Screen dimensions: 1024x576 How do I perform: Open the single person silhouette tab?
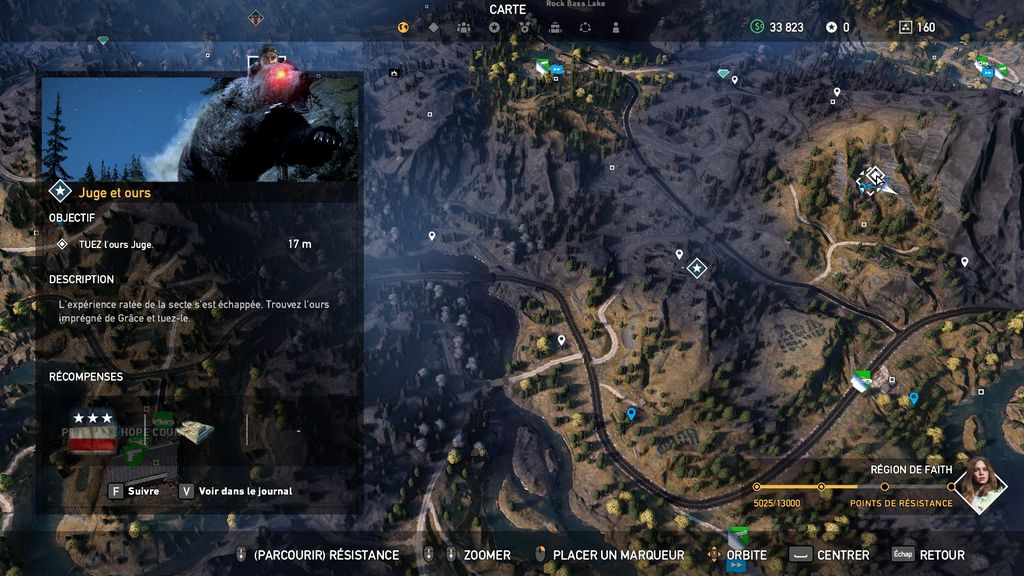615,27
